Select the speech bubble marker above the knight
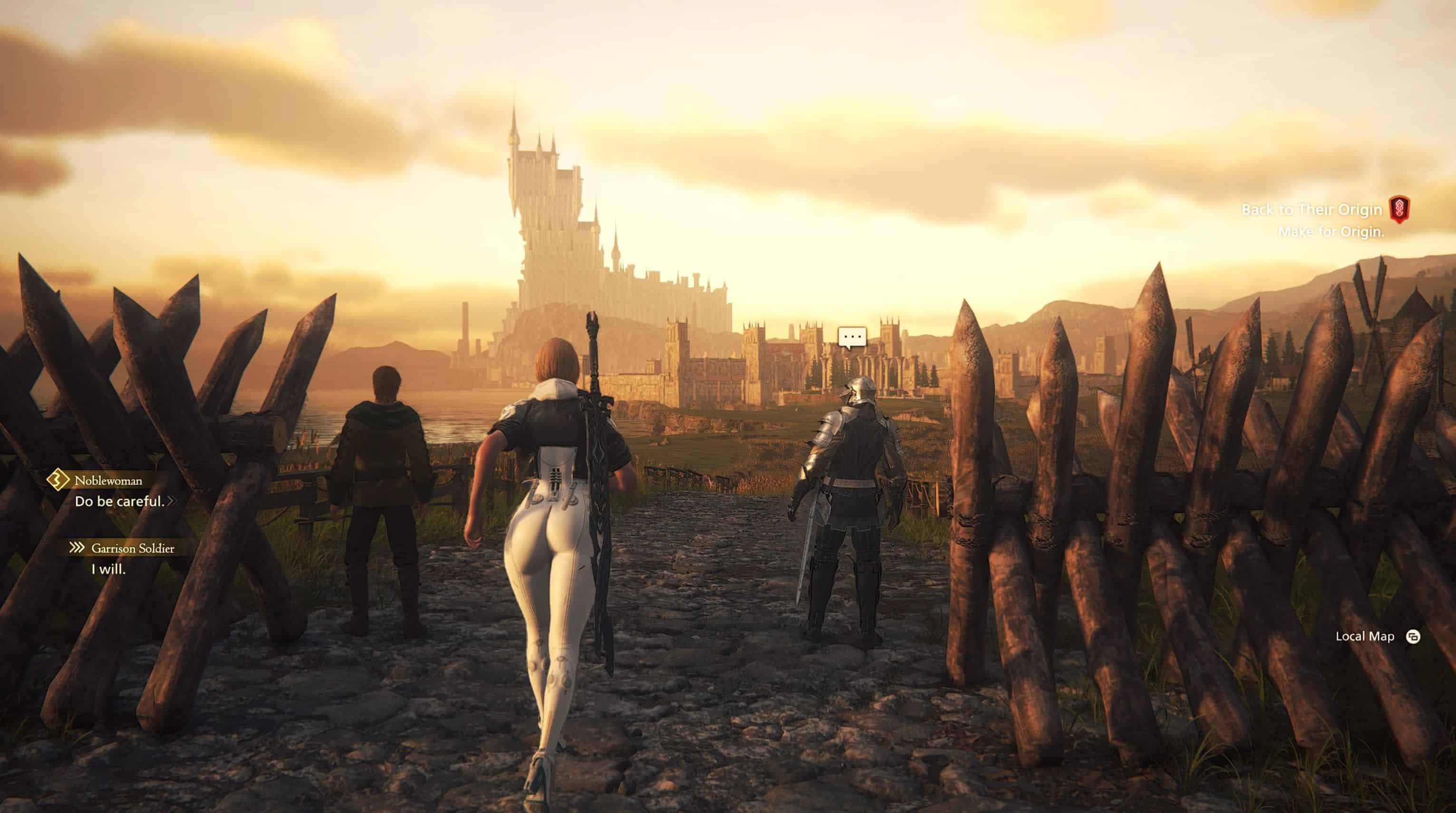 [852, 338]
